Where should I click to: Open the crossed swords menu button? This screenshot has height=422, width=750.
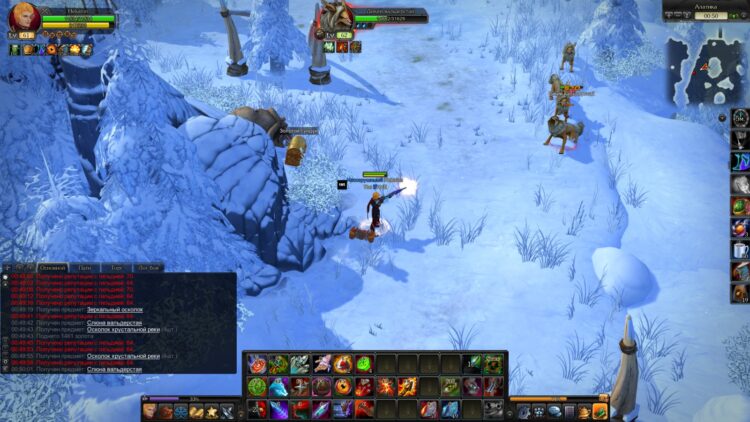[228, 411]
